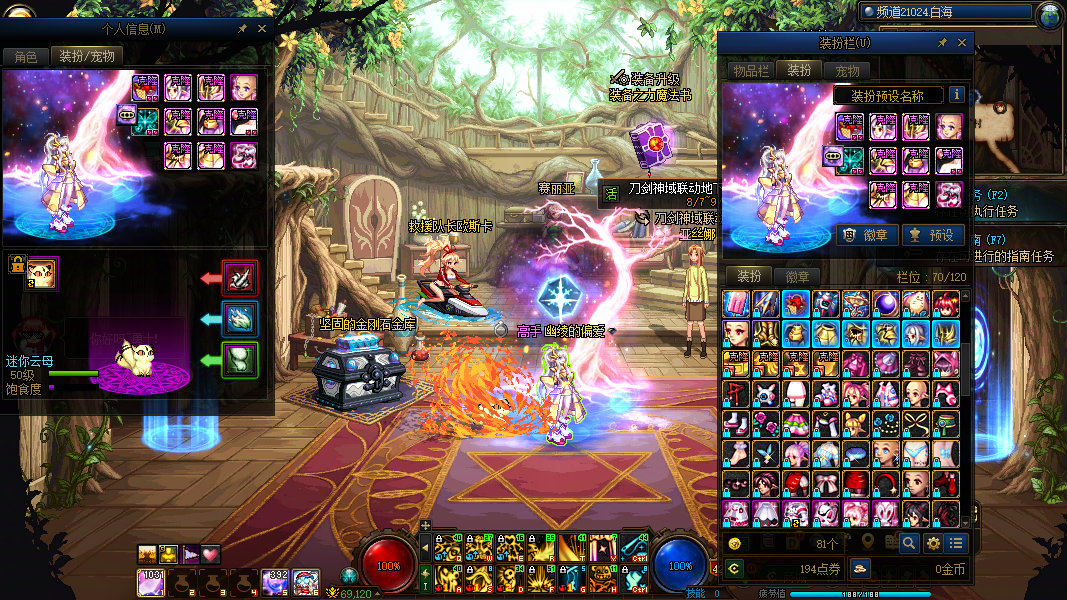Click the magnifying glass search button

[x=908, y=543]
